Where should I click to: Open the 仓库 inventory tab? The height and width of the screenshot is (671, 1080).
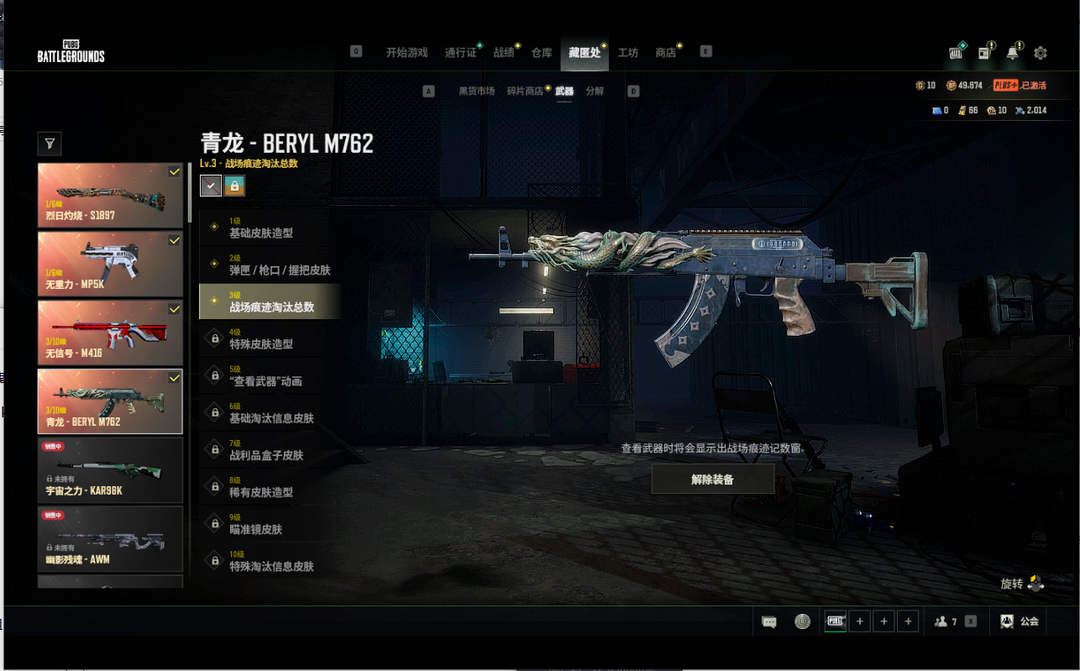(542, 52)
